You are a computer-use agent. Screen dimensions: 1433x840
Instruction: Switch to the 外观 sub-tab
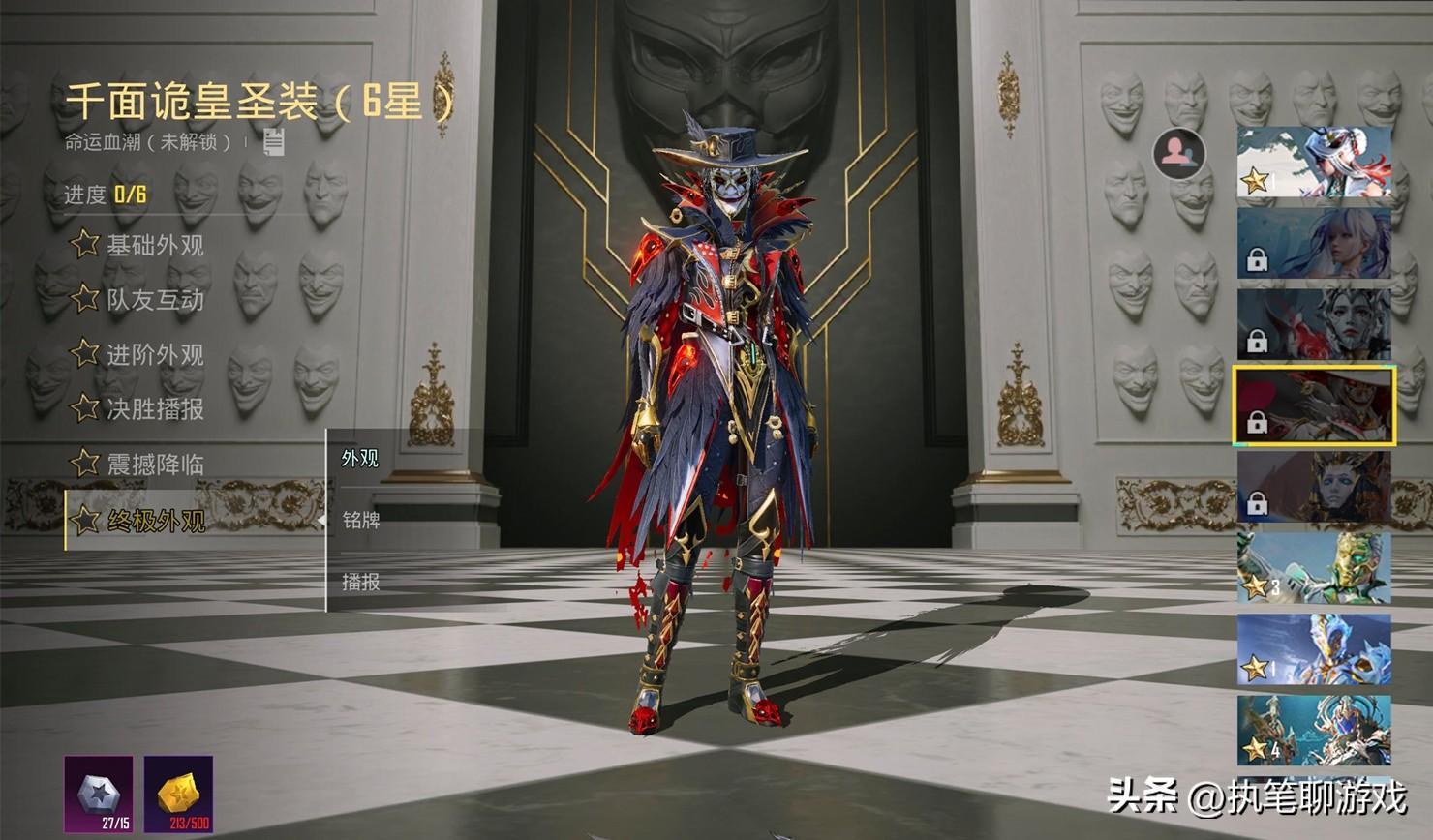(x=360, y=459)
